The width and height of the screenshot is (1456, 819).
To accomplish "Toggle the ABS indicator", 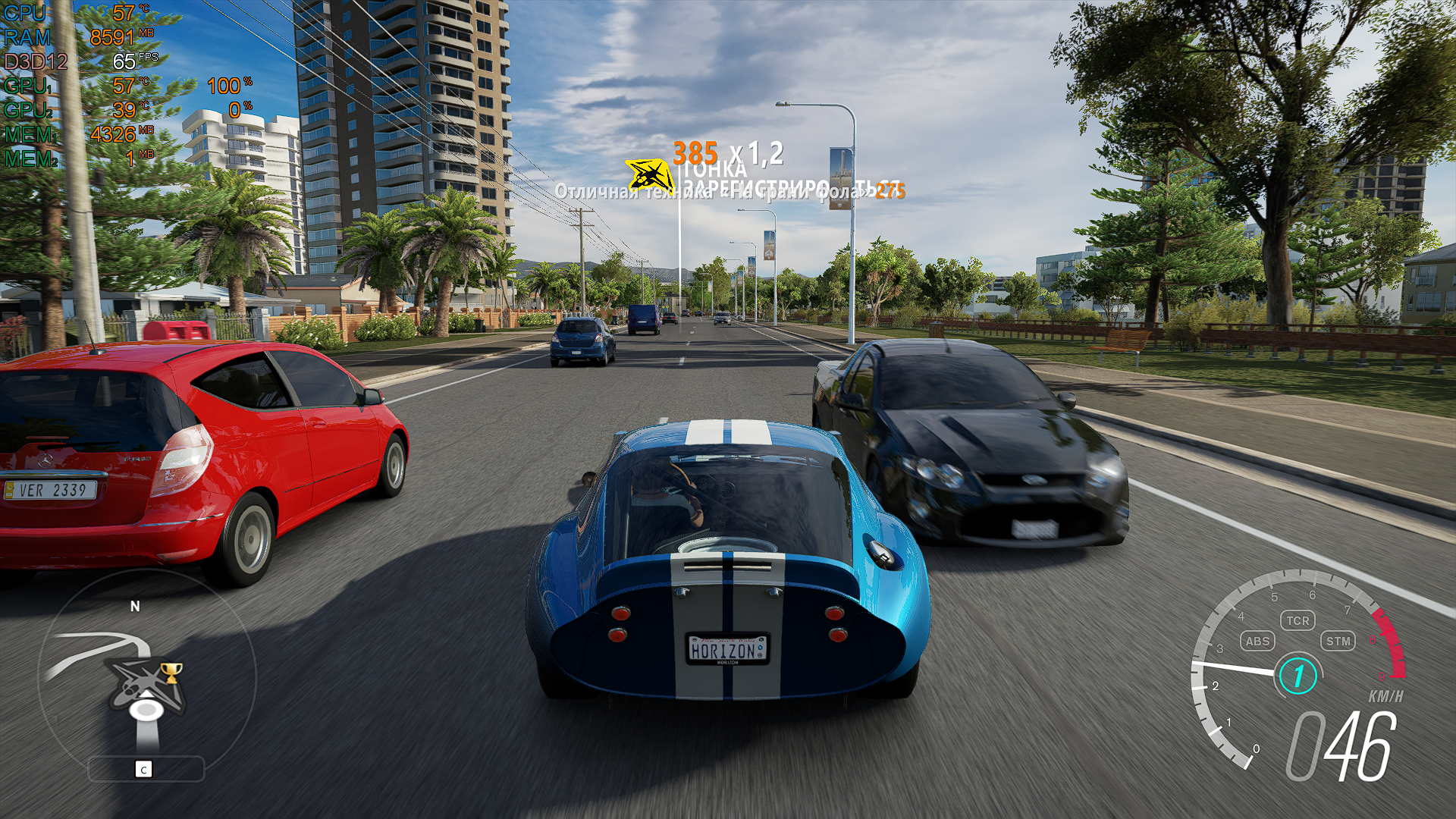I will click(1257, 641).
